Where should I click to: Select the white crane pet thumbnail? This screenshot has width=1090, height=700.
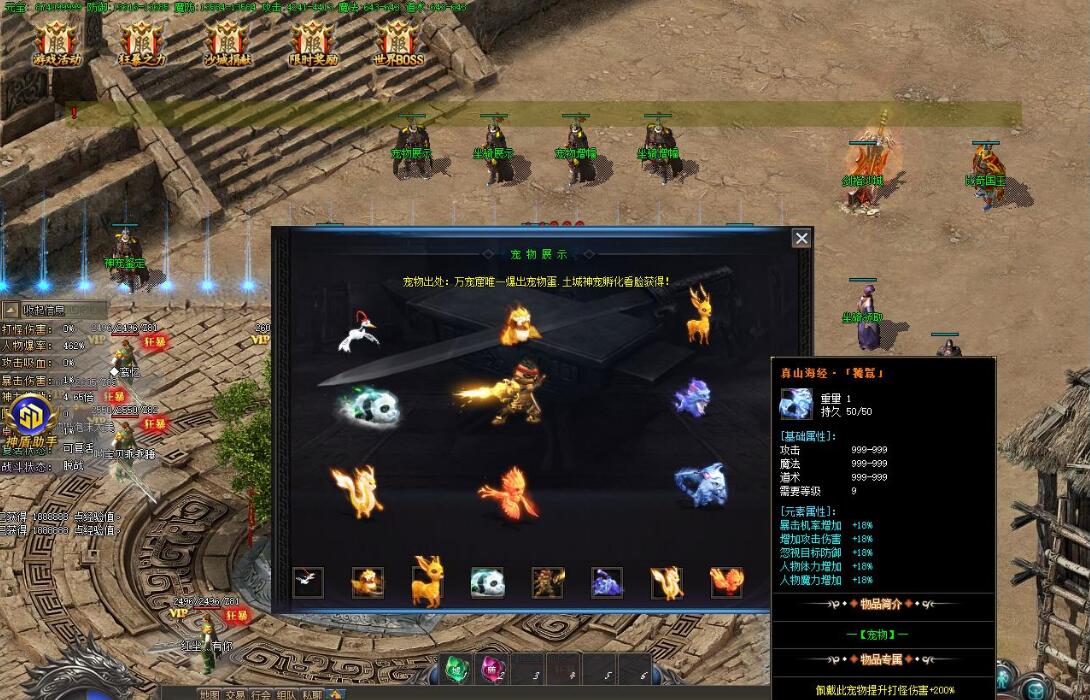[308, 582]
